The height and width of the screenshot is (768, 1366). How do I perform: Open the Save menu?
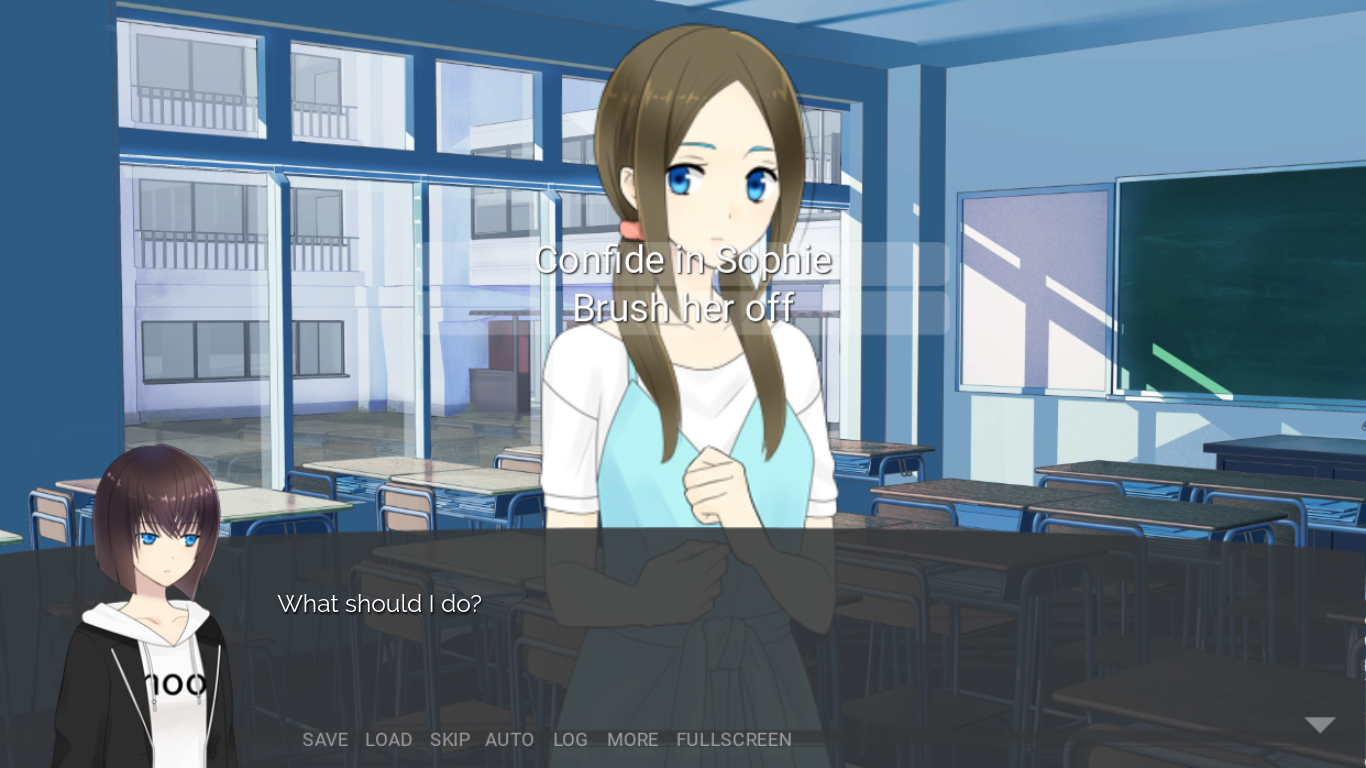325,740
